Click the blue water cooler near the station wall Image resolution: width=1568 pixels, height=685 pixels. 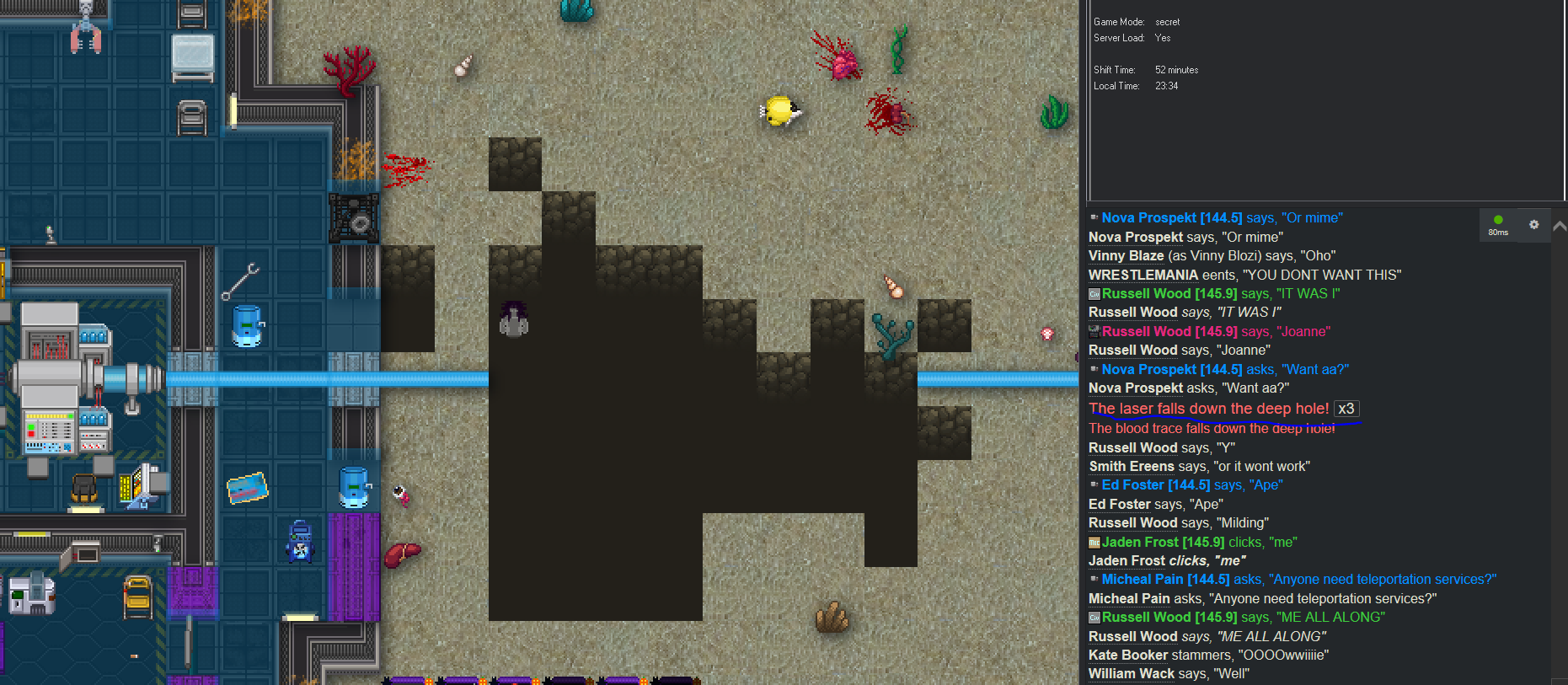click(247, 324)
